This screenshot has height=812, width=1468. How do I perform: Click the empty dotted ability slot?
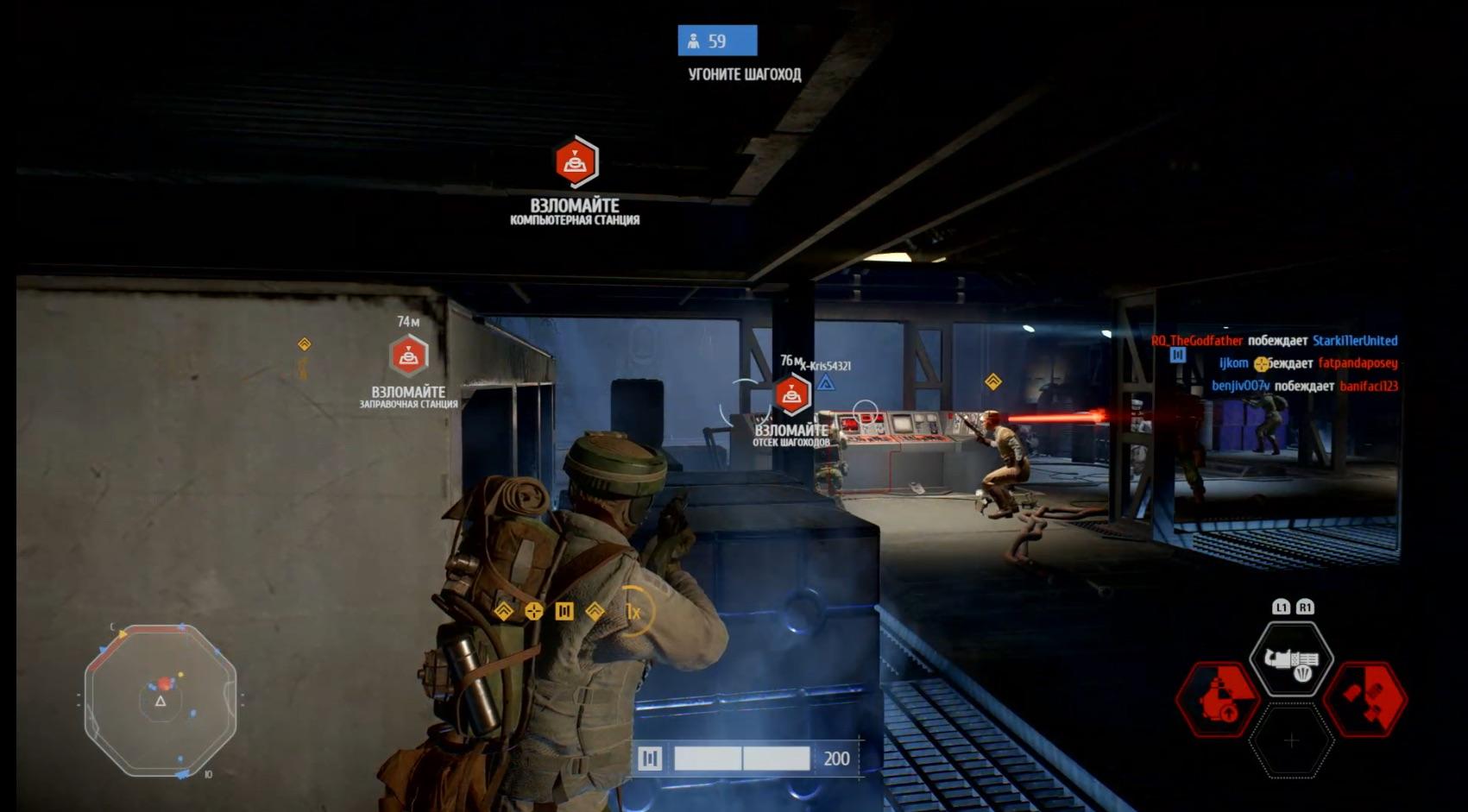[x=1291, y=740]
